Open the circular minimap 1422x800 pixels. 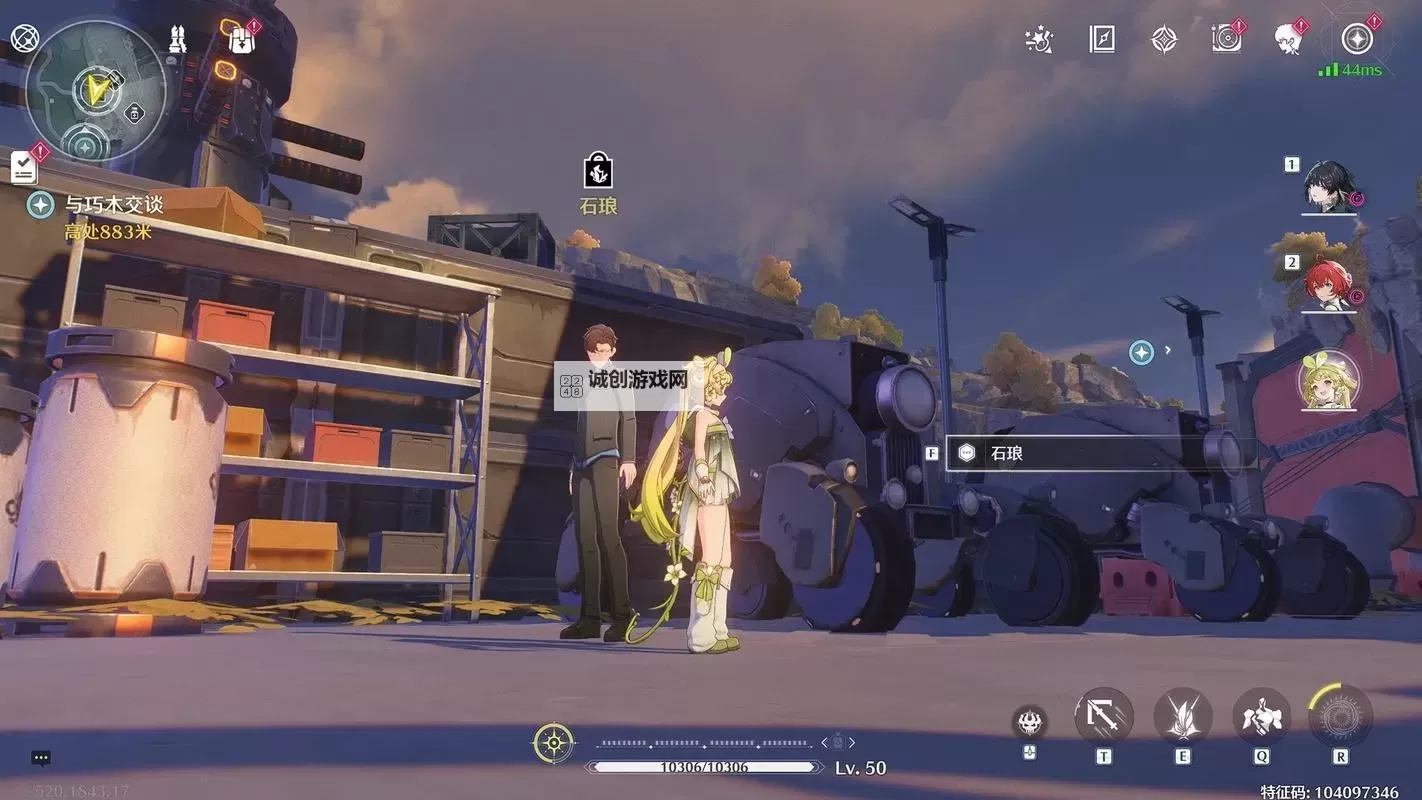coord(95,91)
